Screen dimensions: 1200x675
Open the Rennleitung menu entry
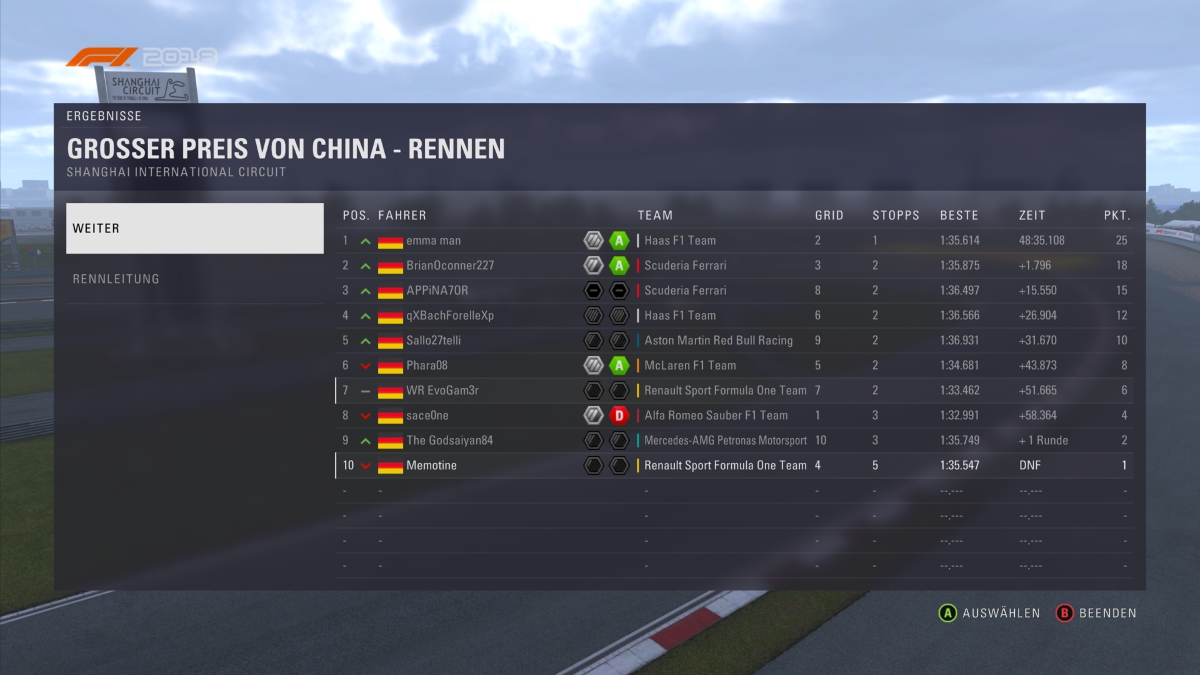195,279
